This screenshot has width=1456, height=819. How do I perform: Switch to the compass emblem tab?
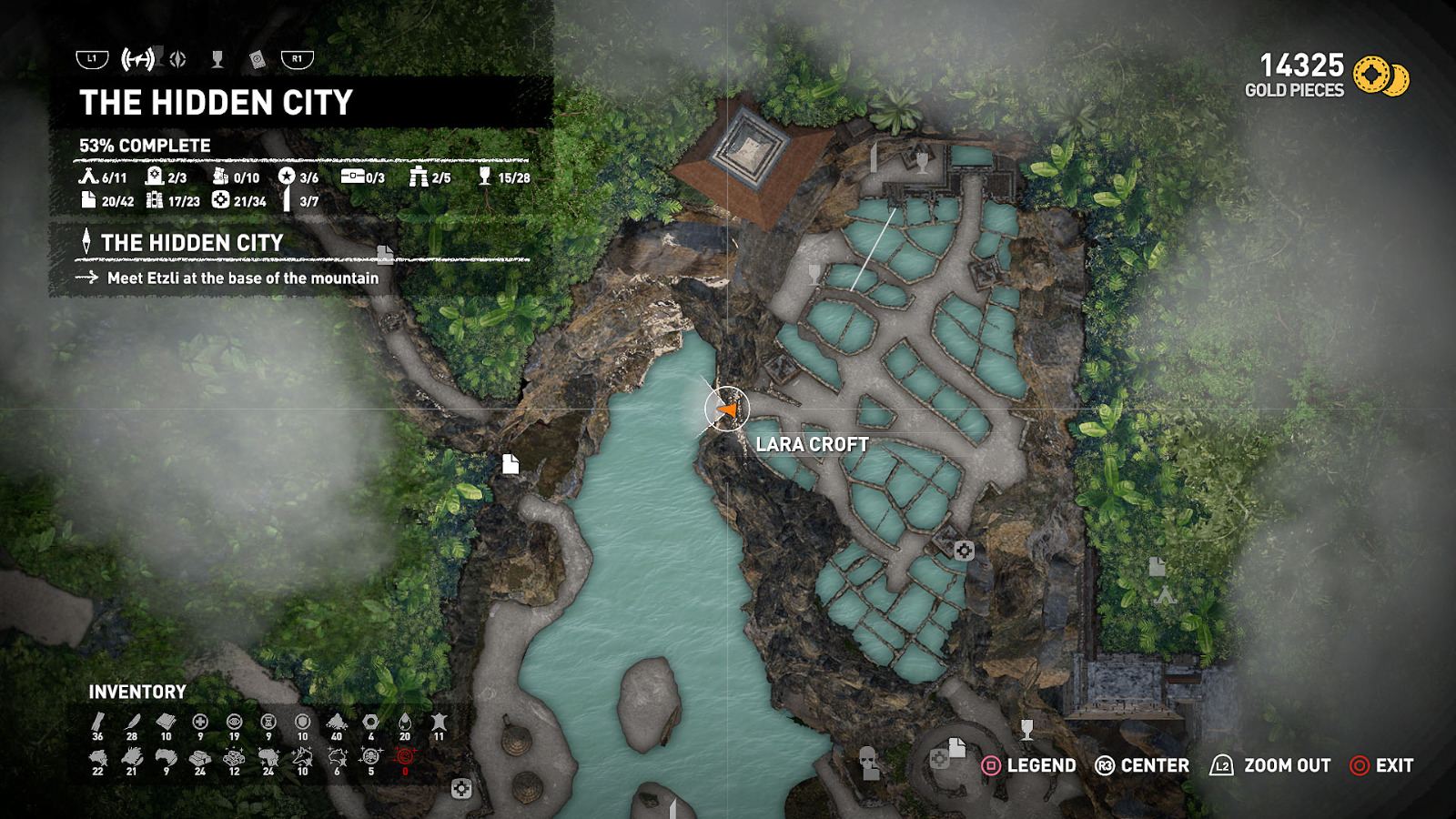point(178,60)
